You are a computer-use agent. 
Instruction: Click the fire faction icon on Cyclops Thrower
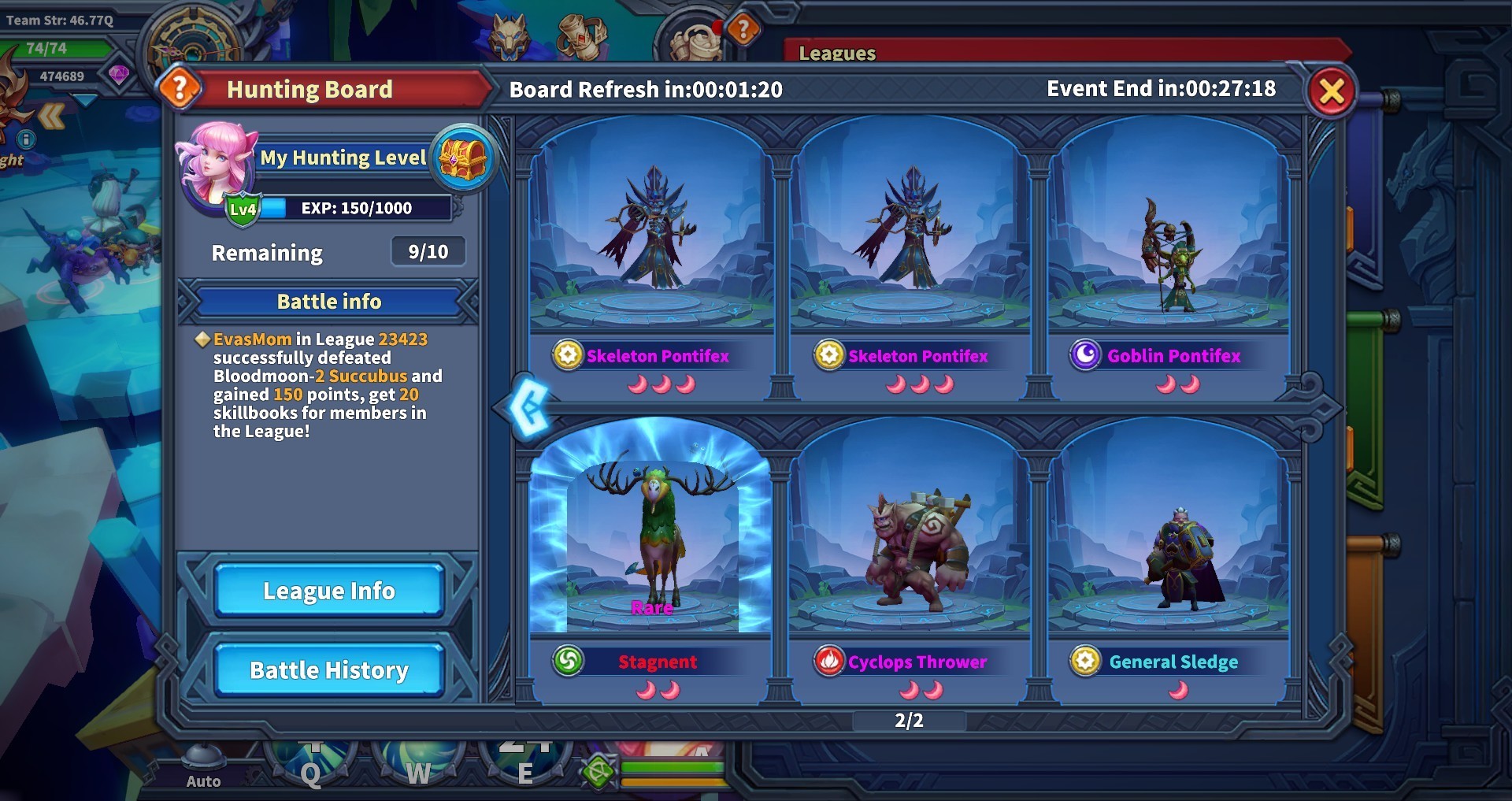(x=829, y=662)
